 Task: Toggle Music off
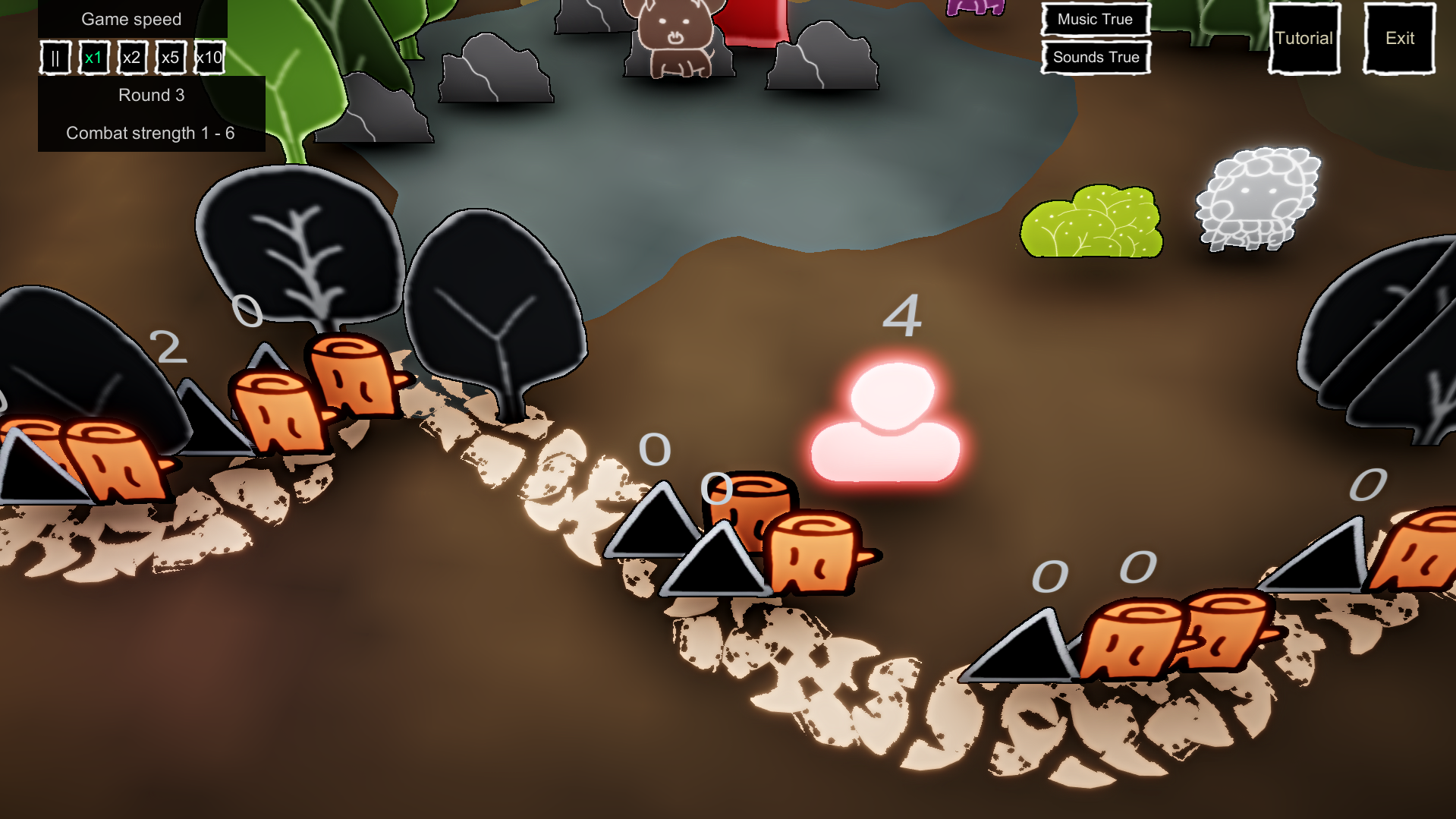click(1095, 20)
